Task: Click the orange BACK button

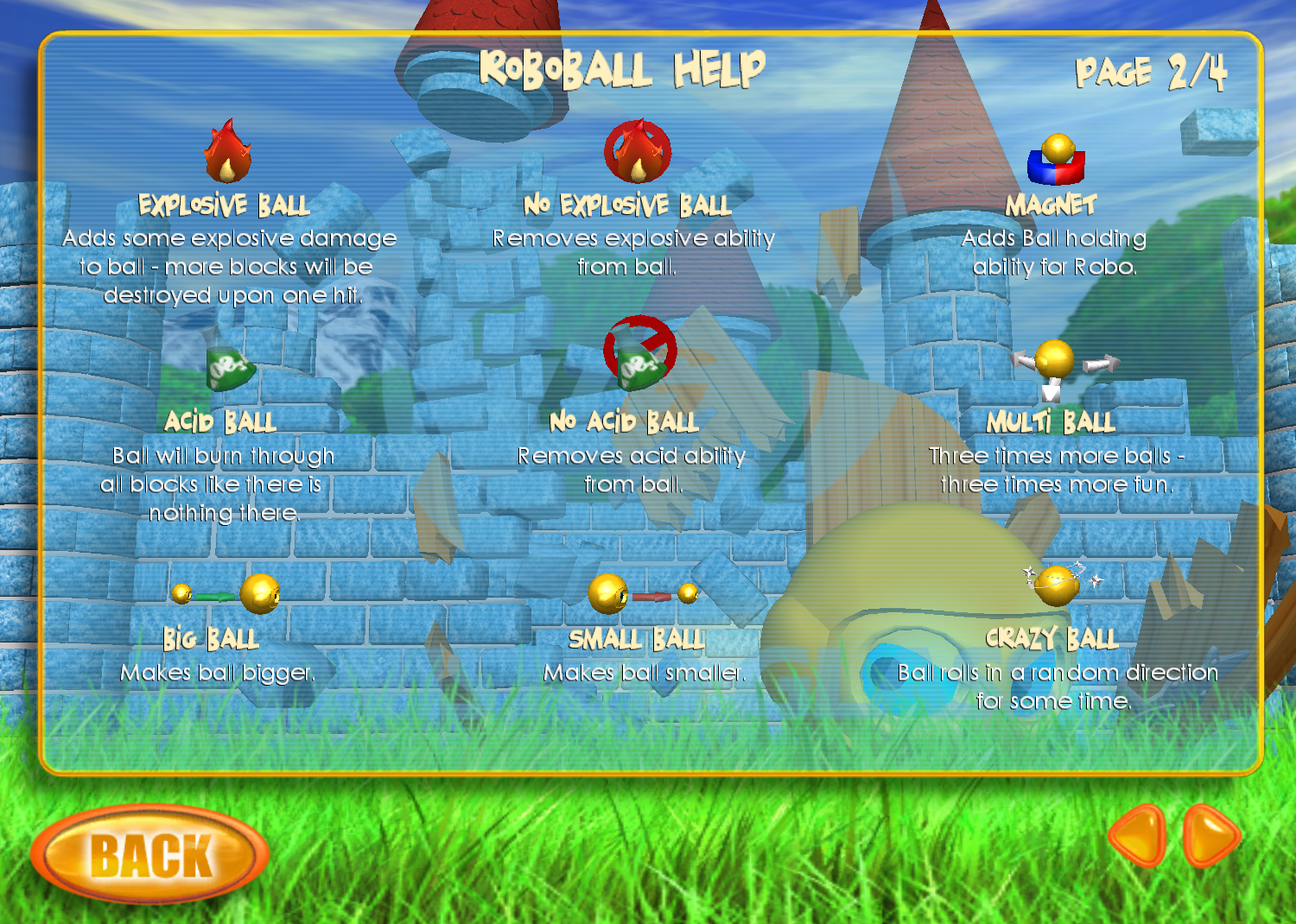Action: pos(149,854)
